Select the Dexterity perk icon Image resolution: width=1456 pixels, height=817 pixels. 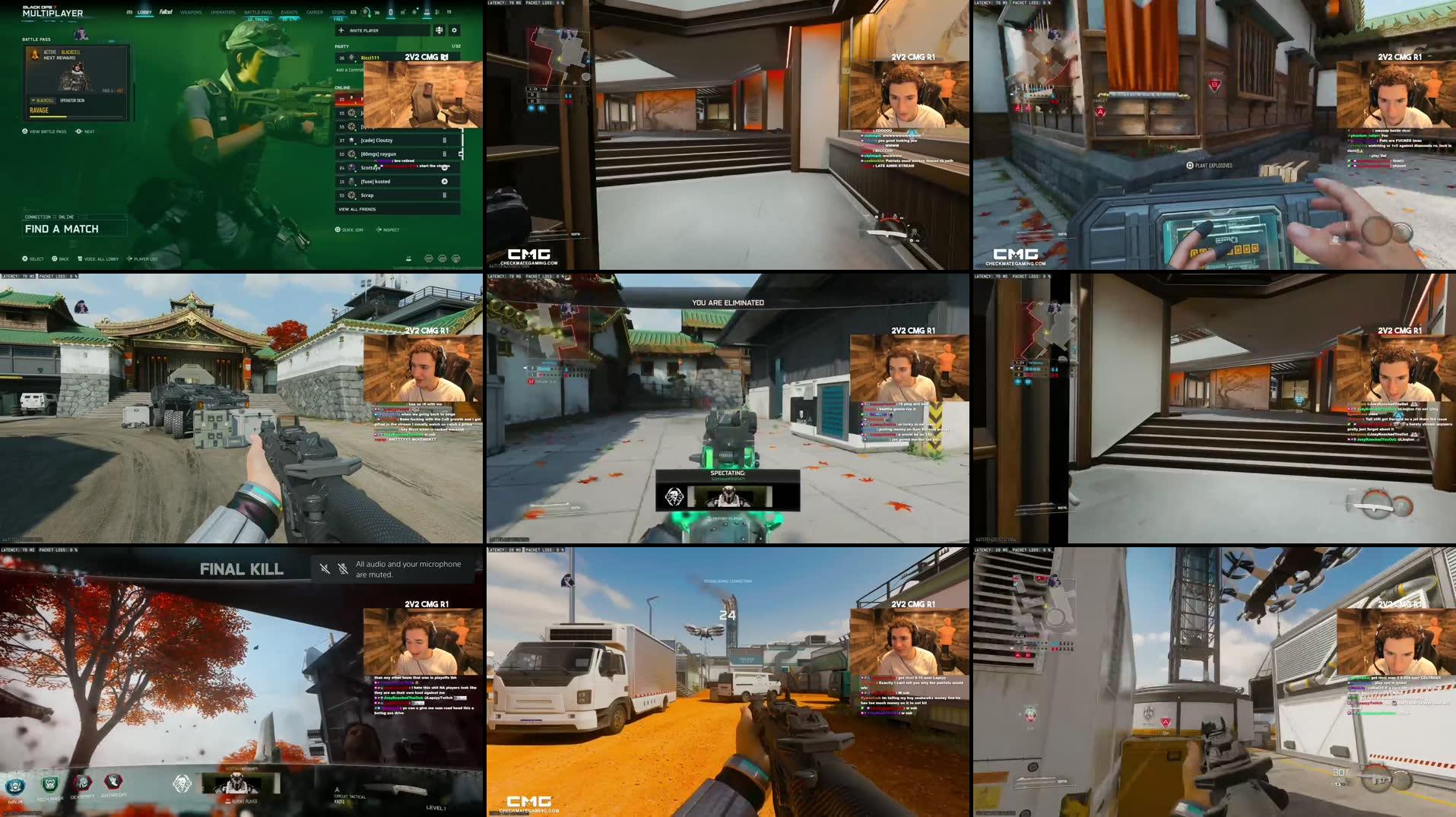pos(82,781)
